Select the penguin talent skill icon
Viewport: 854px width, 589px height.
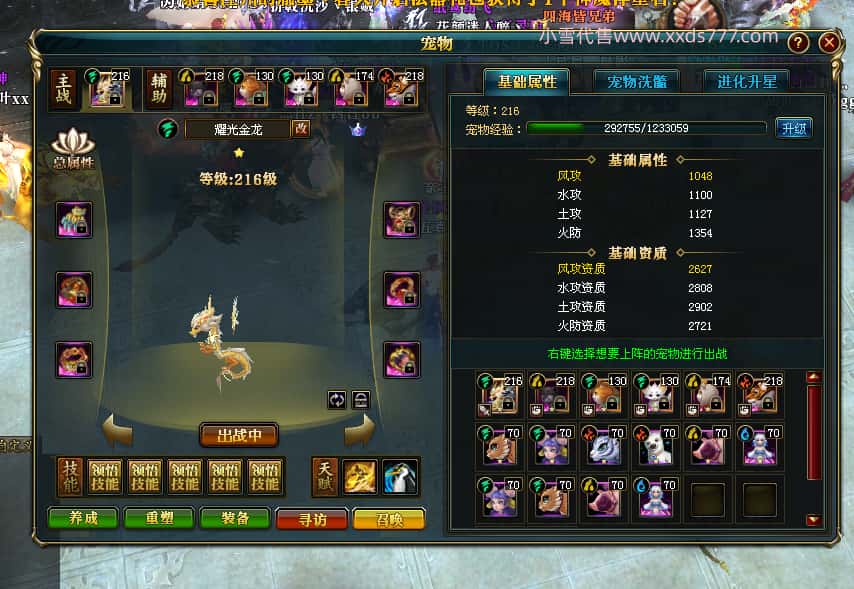400,477
